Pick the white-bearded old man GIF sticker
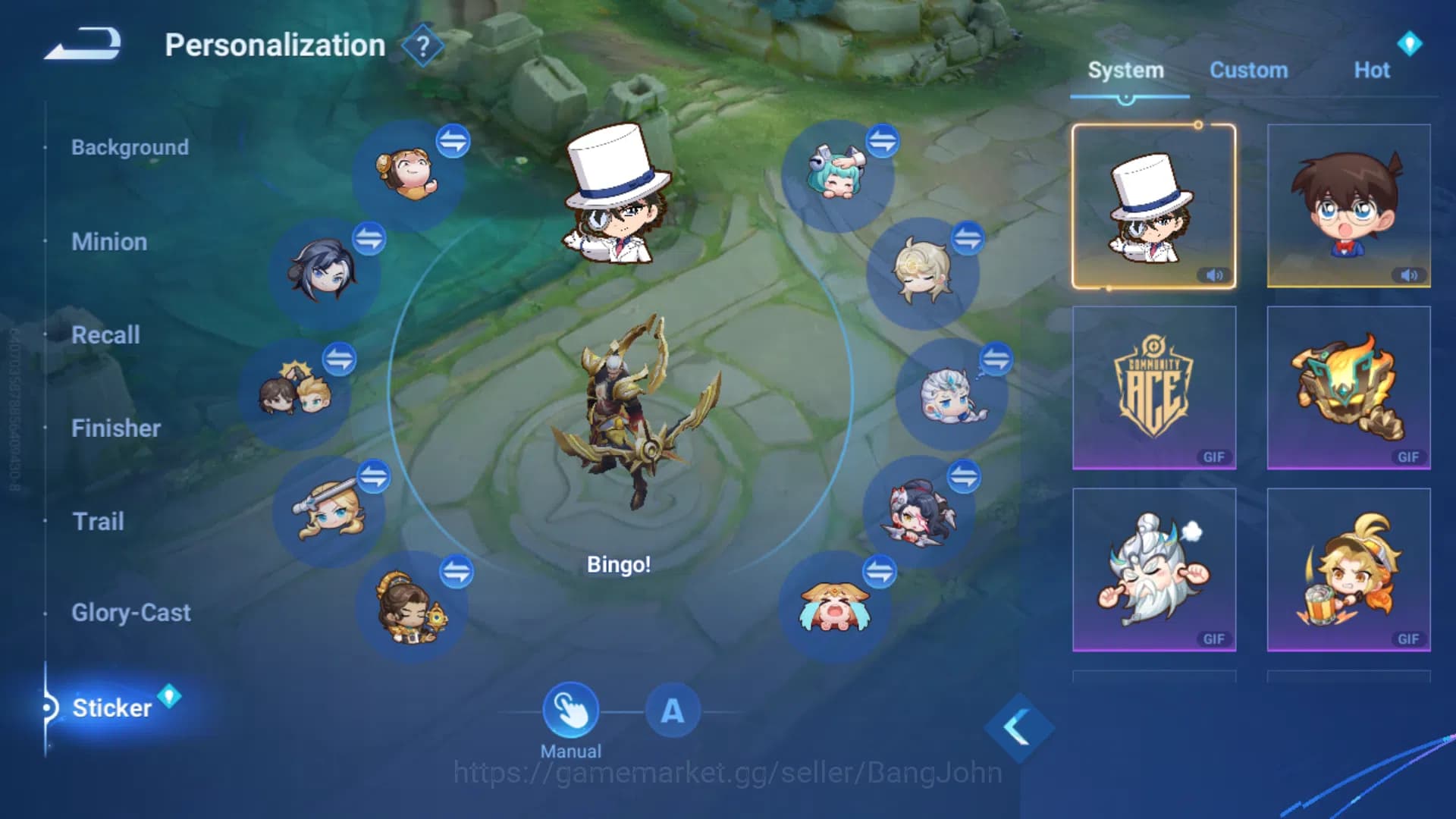Viewport: 1456px width, 819px height. tap(1153, 570)
